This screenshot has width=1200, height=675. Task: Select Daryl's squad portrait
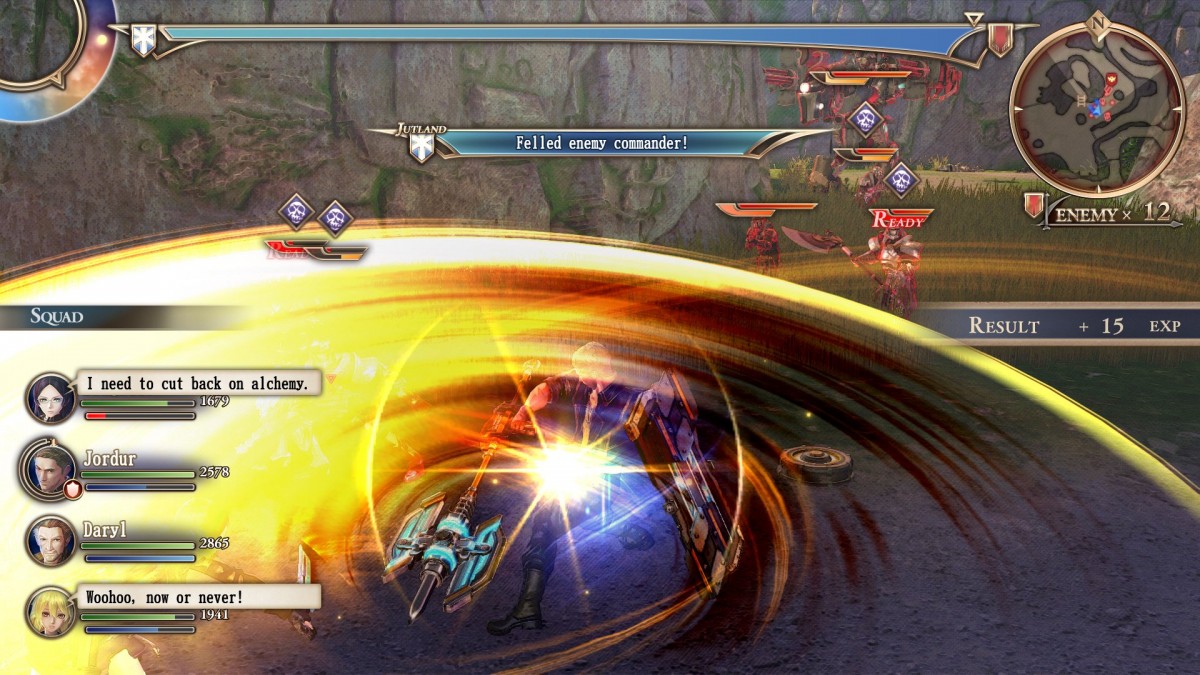coord(51,541)
